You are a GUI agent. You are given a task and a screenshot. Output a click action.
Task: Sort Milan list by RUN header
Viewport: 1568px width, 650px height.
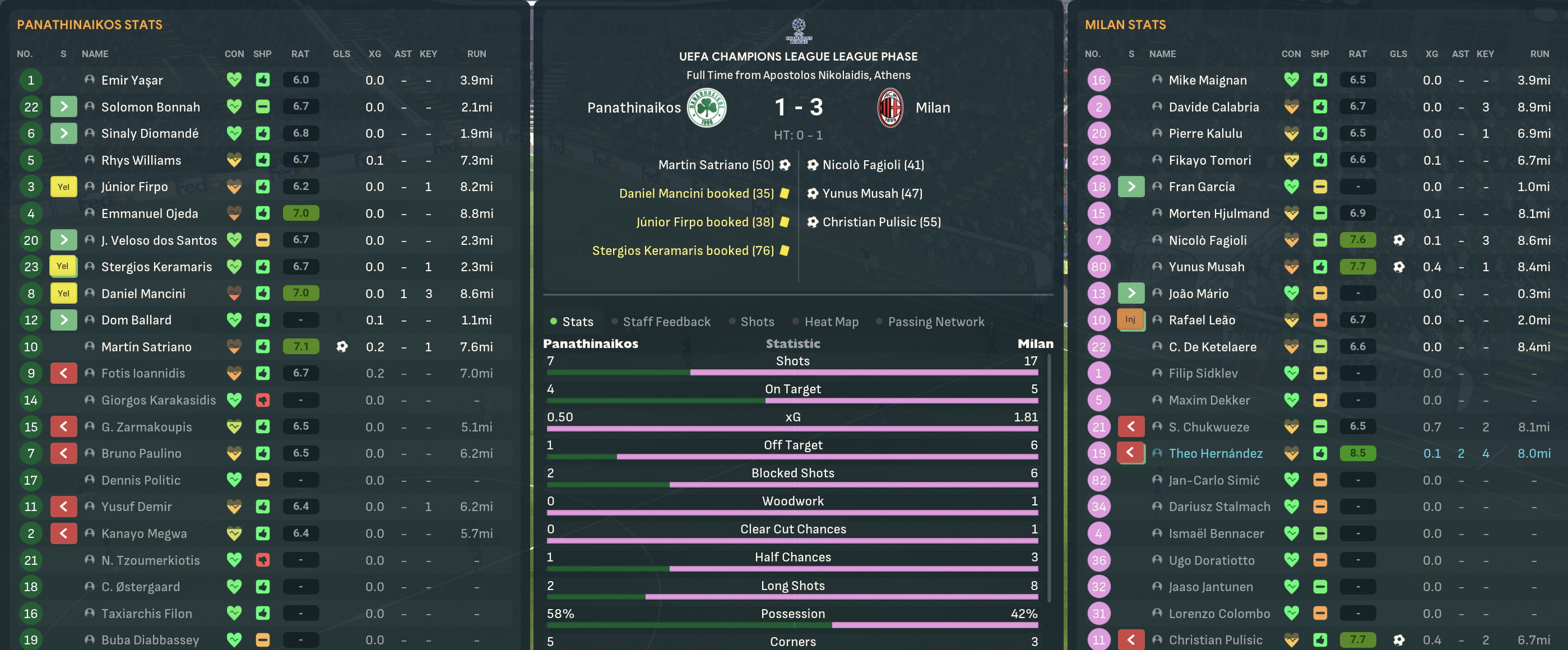[x=1539, y=54]
